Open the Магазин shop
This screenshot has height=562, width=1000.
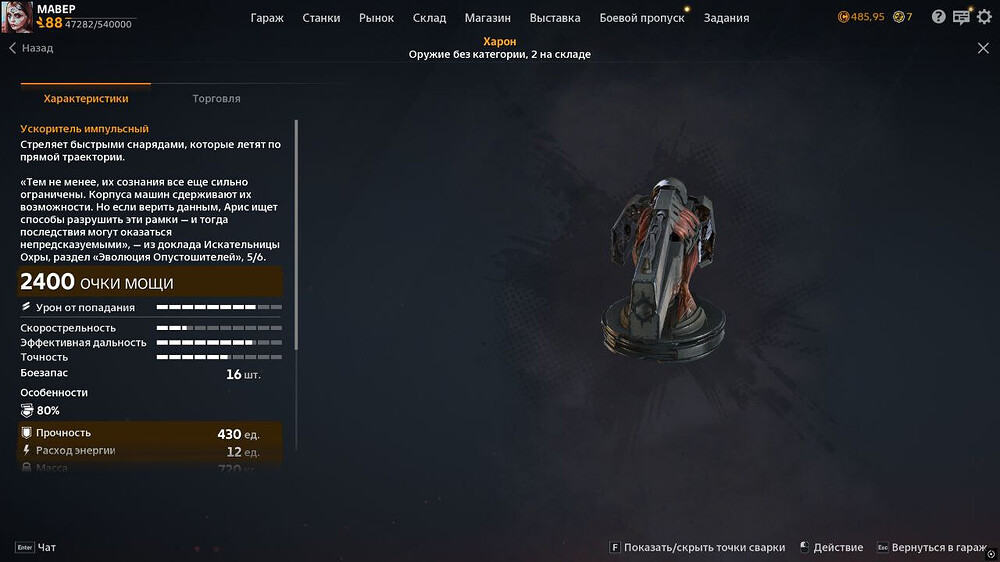488,18
